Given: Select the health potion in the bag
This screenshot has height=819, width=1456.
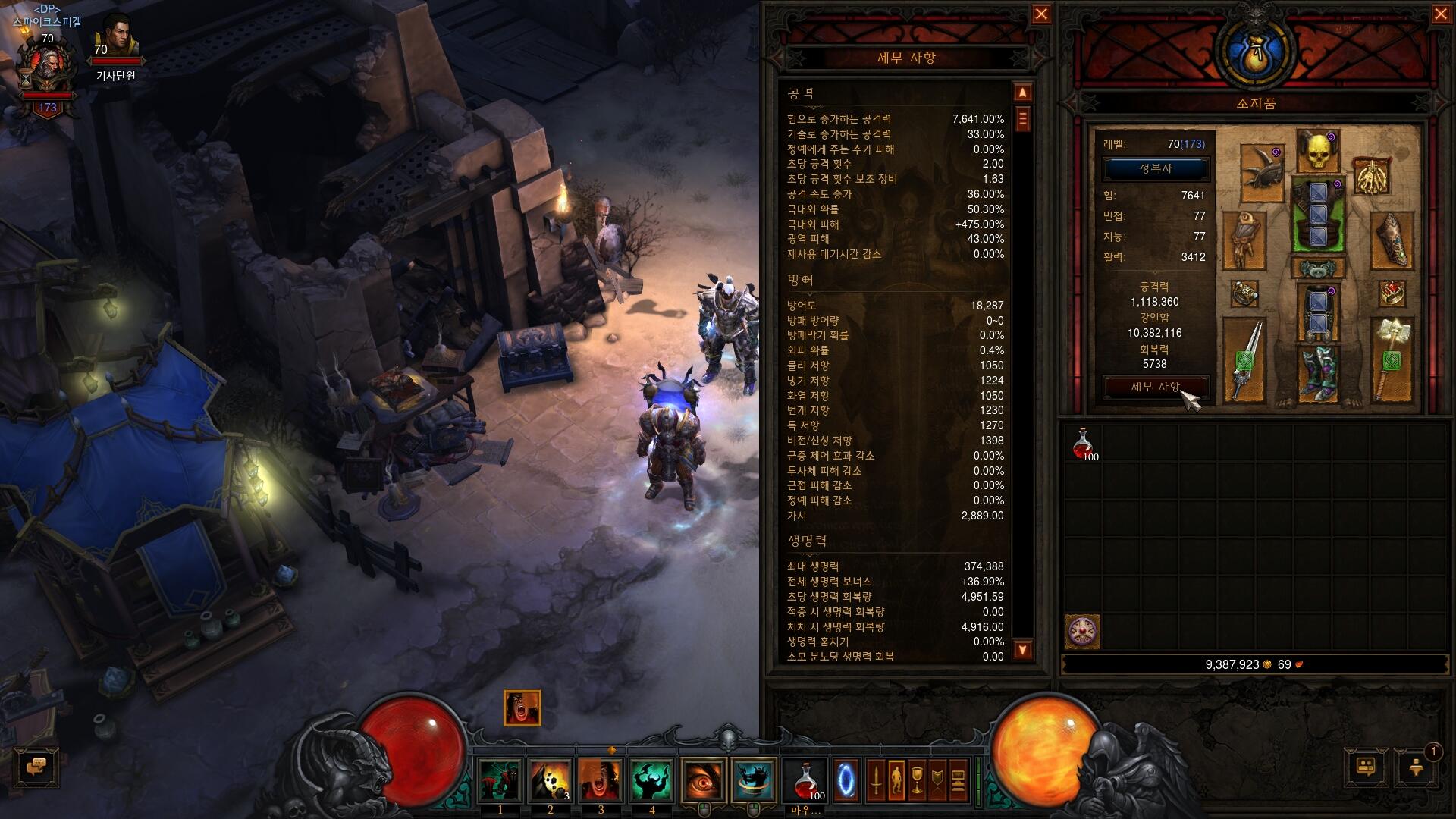Looking at the screenshot, I should tap(1083, 444).
